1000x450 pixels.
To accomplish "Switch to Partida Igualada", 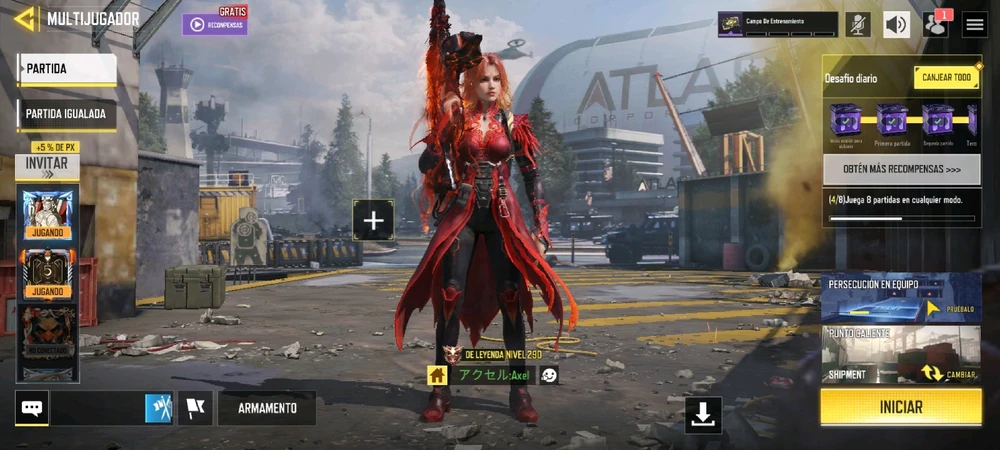I will point(67,114).
